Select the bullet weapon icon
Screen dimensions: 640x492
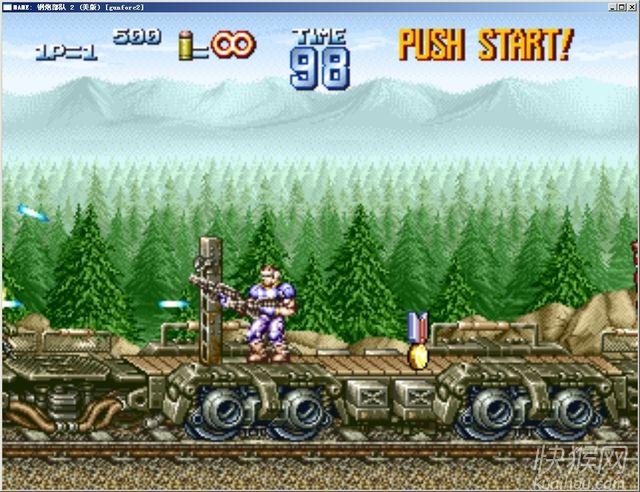point(186,44)
